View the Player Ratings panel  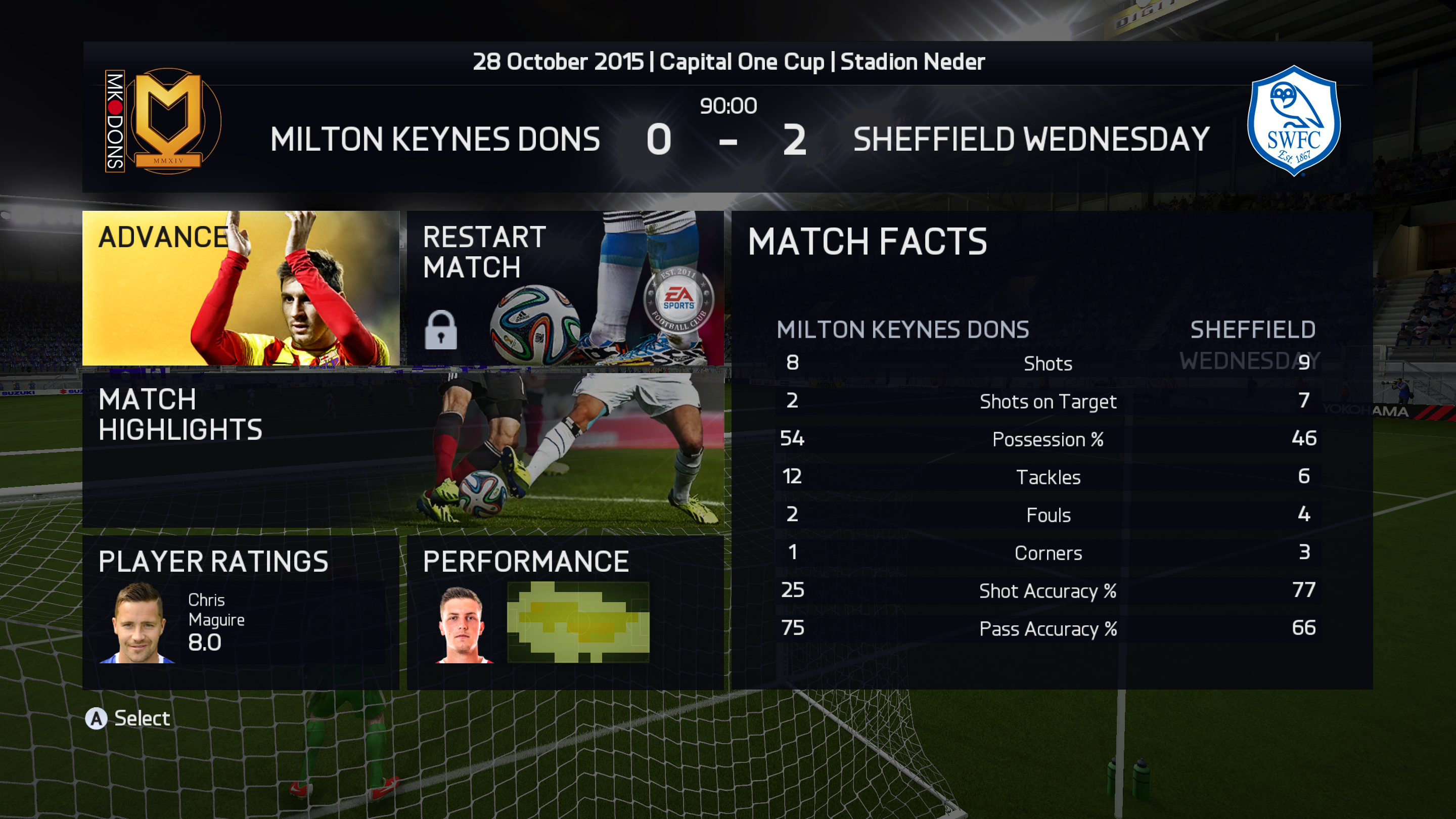click(x=241, y=612)
